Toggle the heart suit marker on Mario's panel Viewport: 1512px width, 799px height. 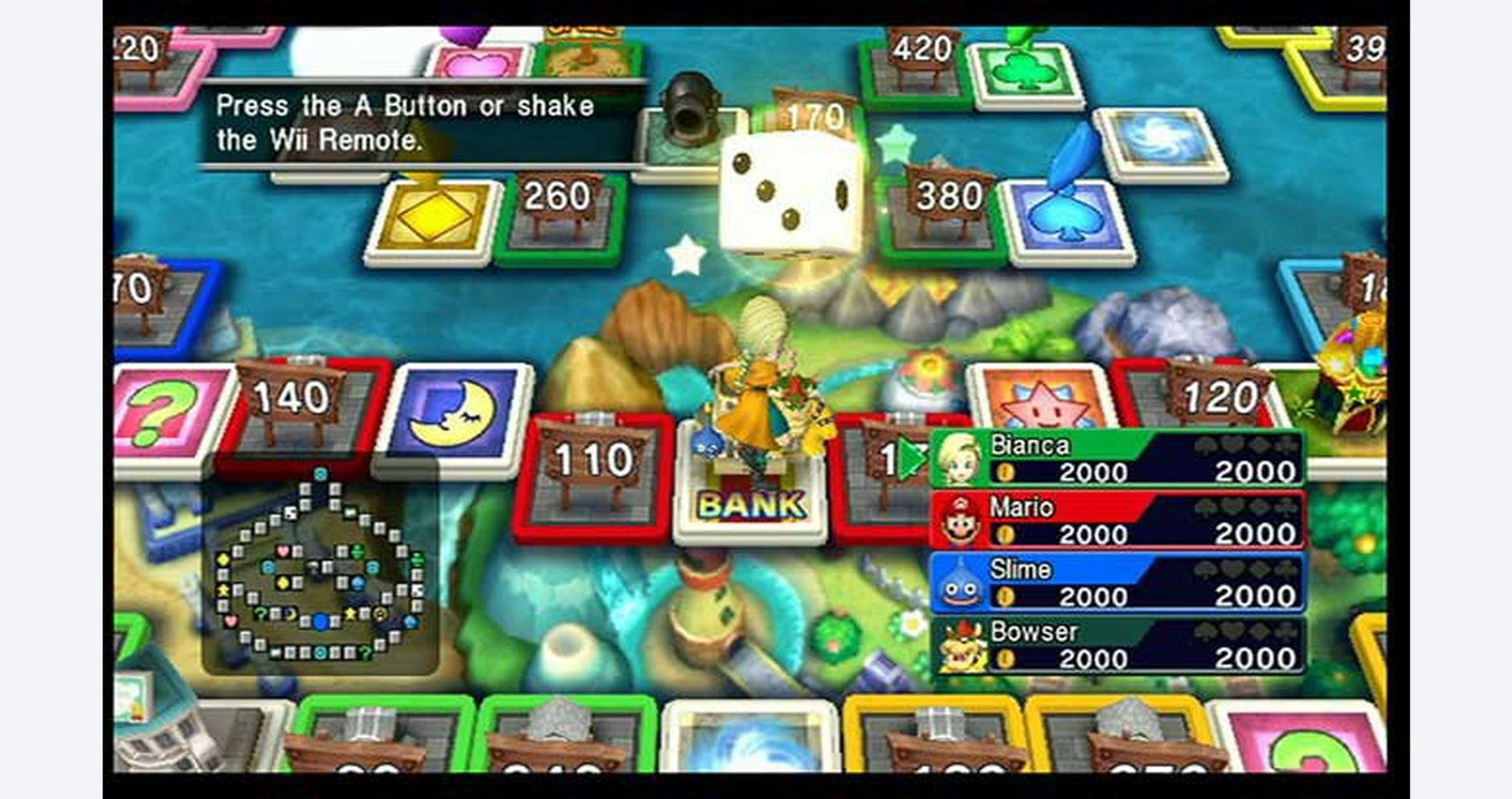pos(1231,506)
